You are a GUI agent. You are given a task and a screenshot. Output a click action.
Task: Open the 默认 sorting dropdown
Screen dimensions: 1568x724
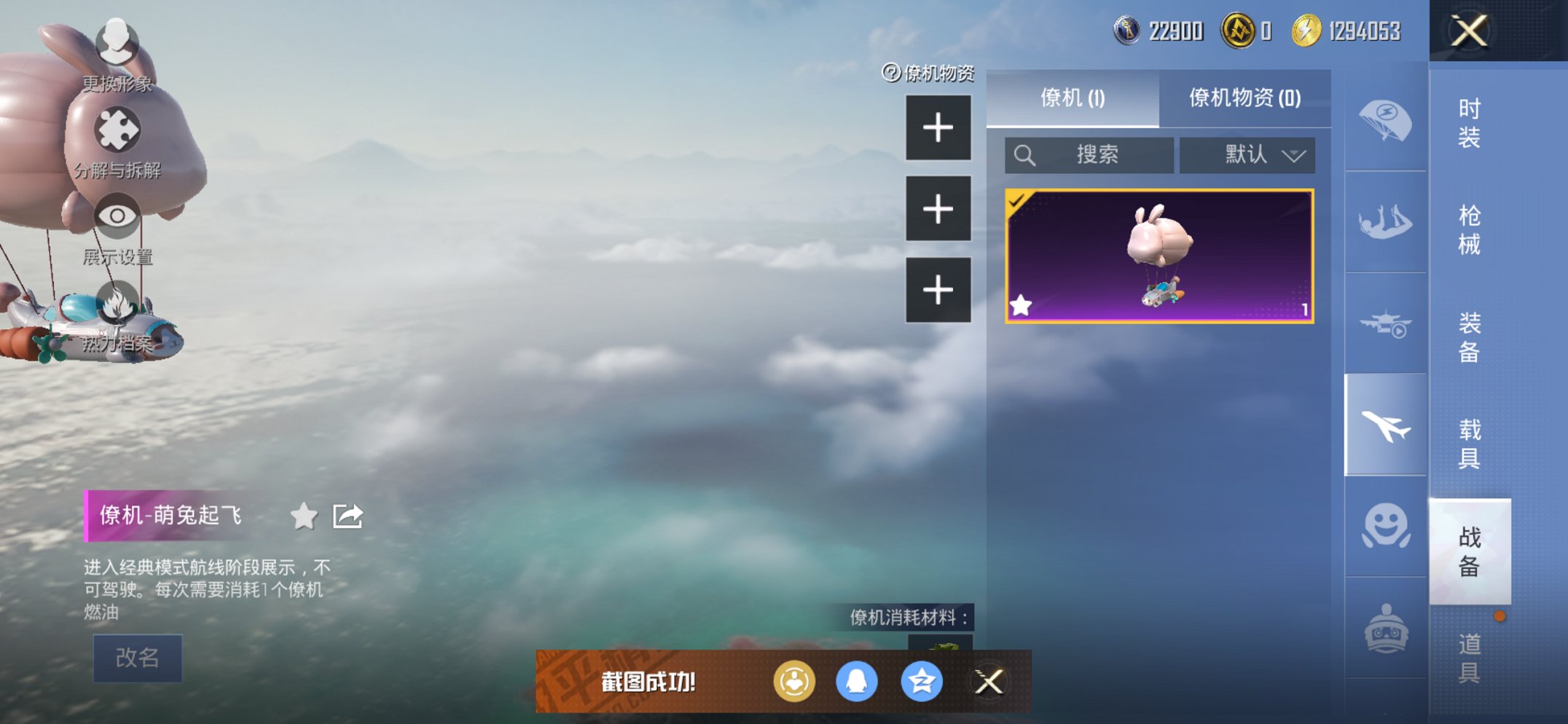tap(1247, 154)
